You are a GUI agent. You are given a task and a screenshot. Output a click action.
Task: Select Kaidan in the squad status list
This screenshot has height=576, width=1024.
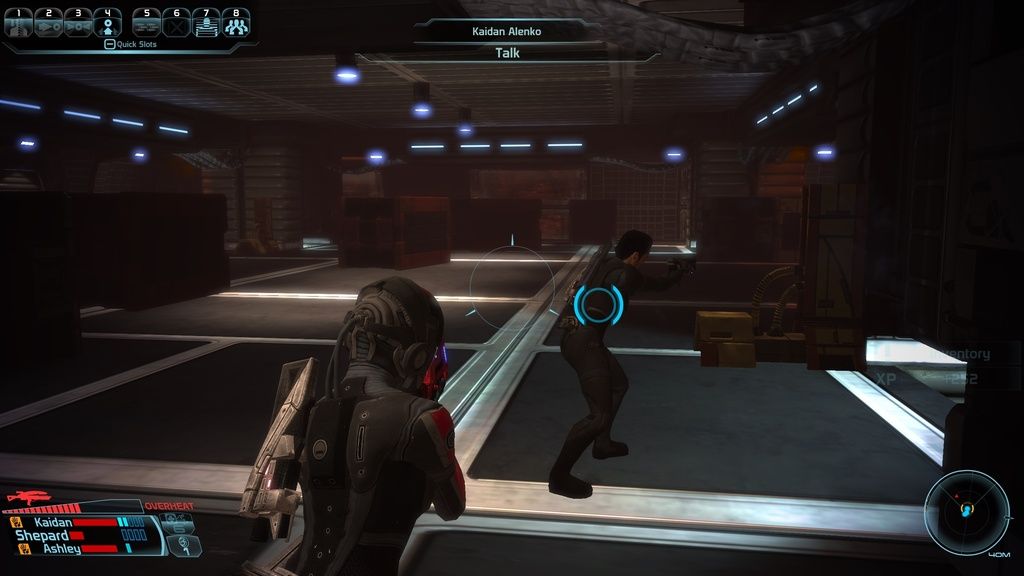pyautogui.click(x=53, y=522)
